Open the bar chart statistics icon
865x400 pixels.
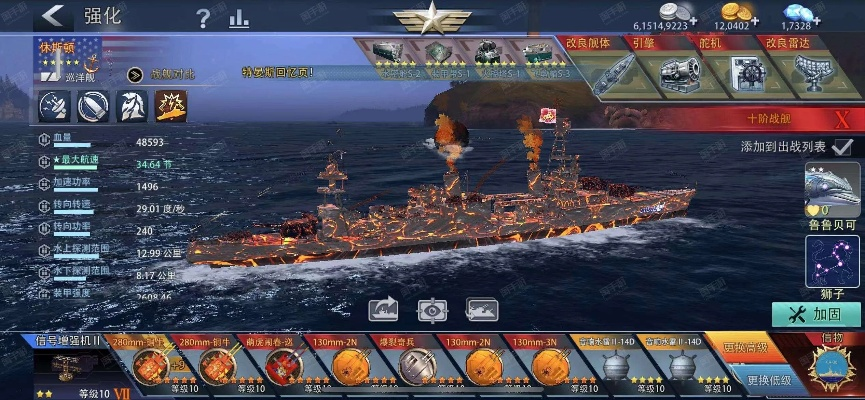click(x=239, y=17)
